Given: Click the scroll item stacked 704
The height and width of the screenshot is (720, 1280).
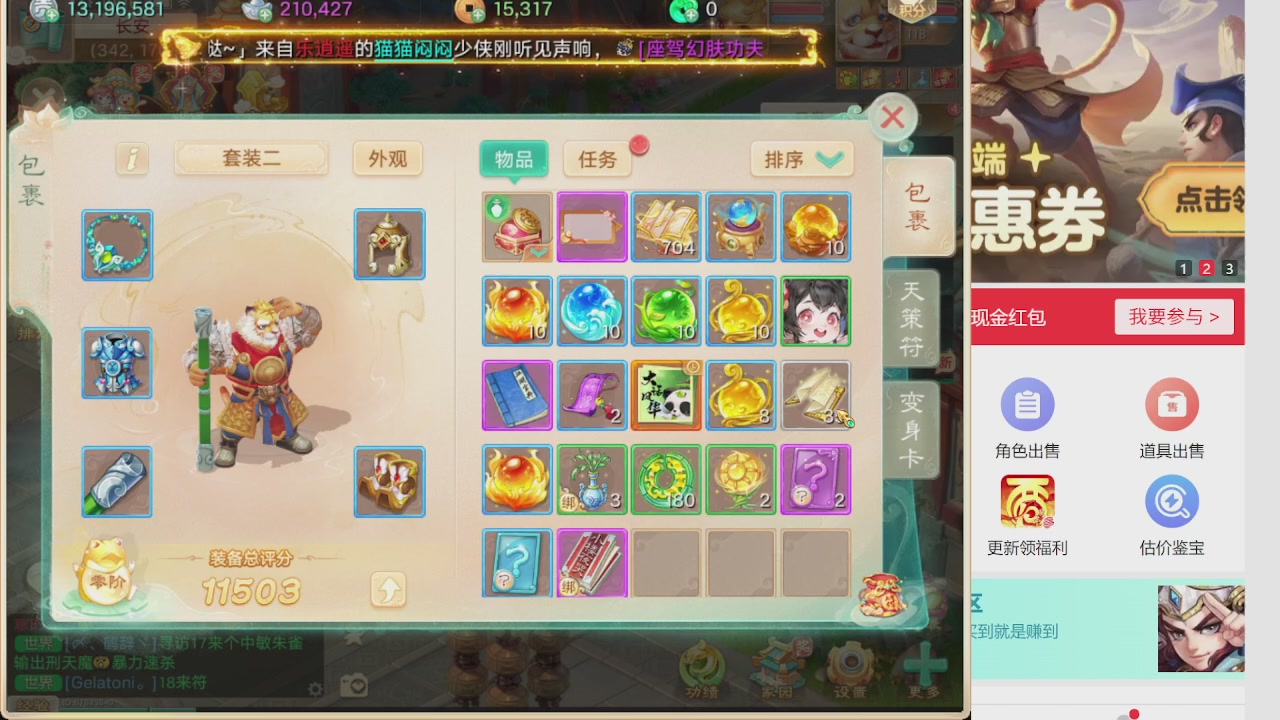Looking at the screenshot, I should [x=666, y=227].
